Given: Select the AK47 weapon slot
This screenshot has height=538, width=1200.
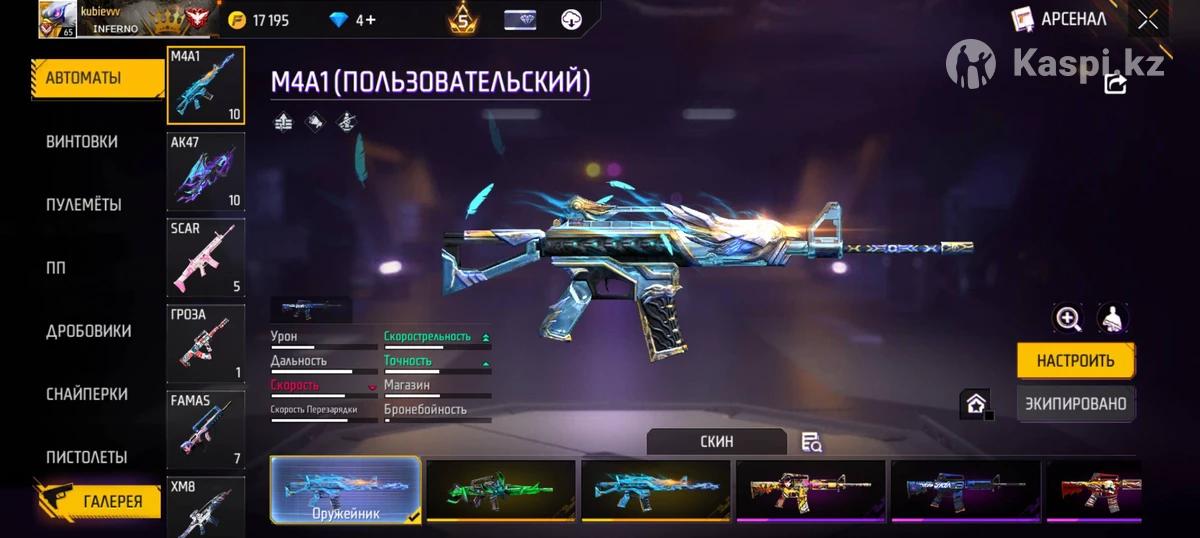Looking at the screenshot, I should [x=206, y=171].
